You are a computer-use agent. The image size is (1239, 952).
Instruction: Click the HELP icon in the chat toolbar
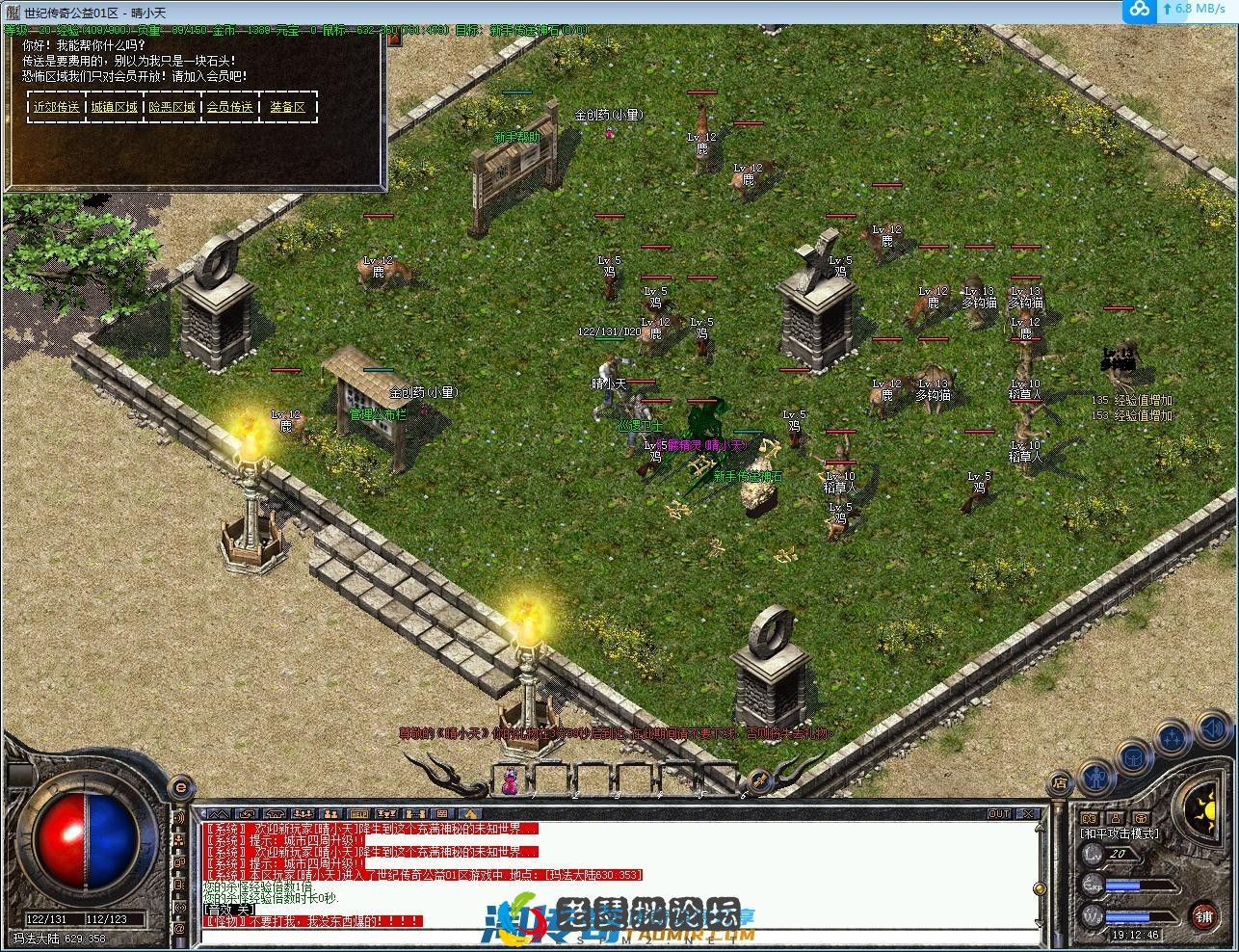[357, 813]
